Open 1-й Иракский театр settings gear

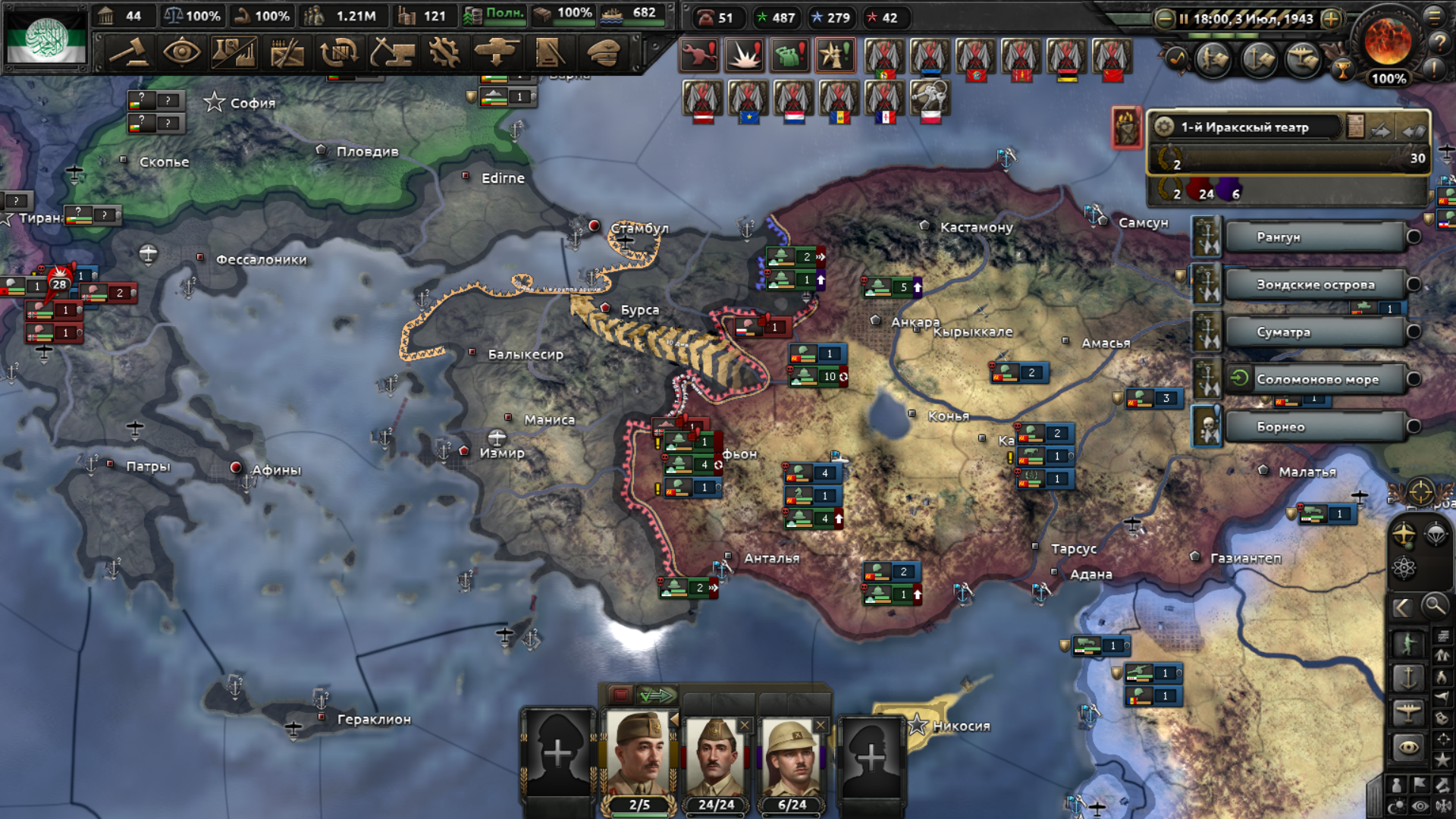pos(1165,127)
